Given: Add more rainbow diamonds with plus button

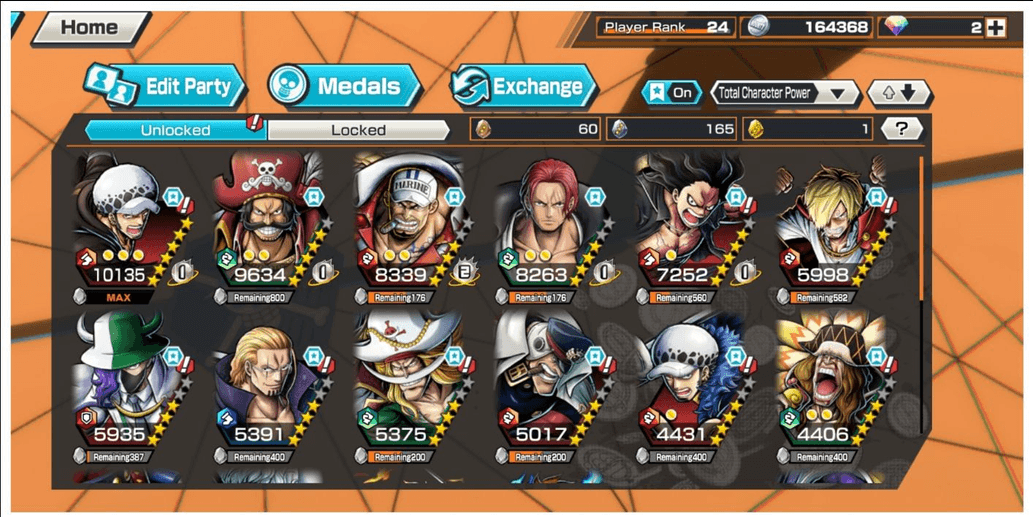Looking at the screenshot, I should click(995, 28).
